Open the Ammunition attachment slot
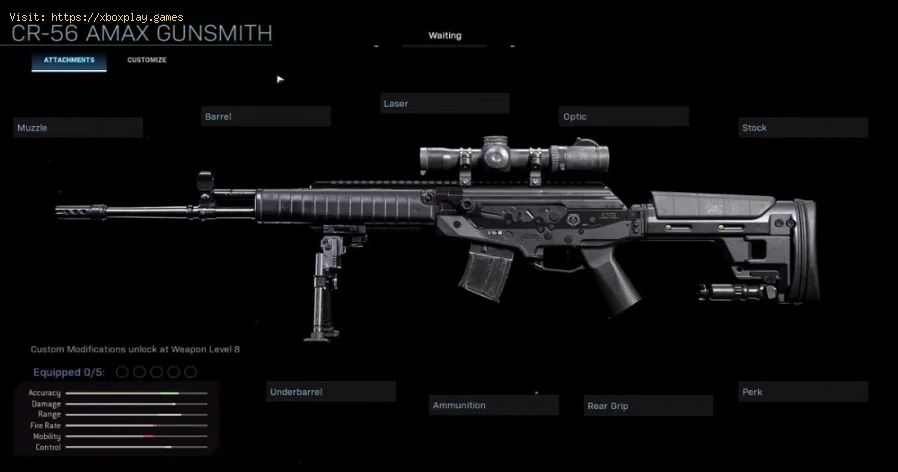Image resolution: width=898 pixels, height=472 pixels. pos(494,405)
